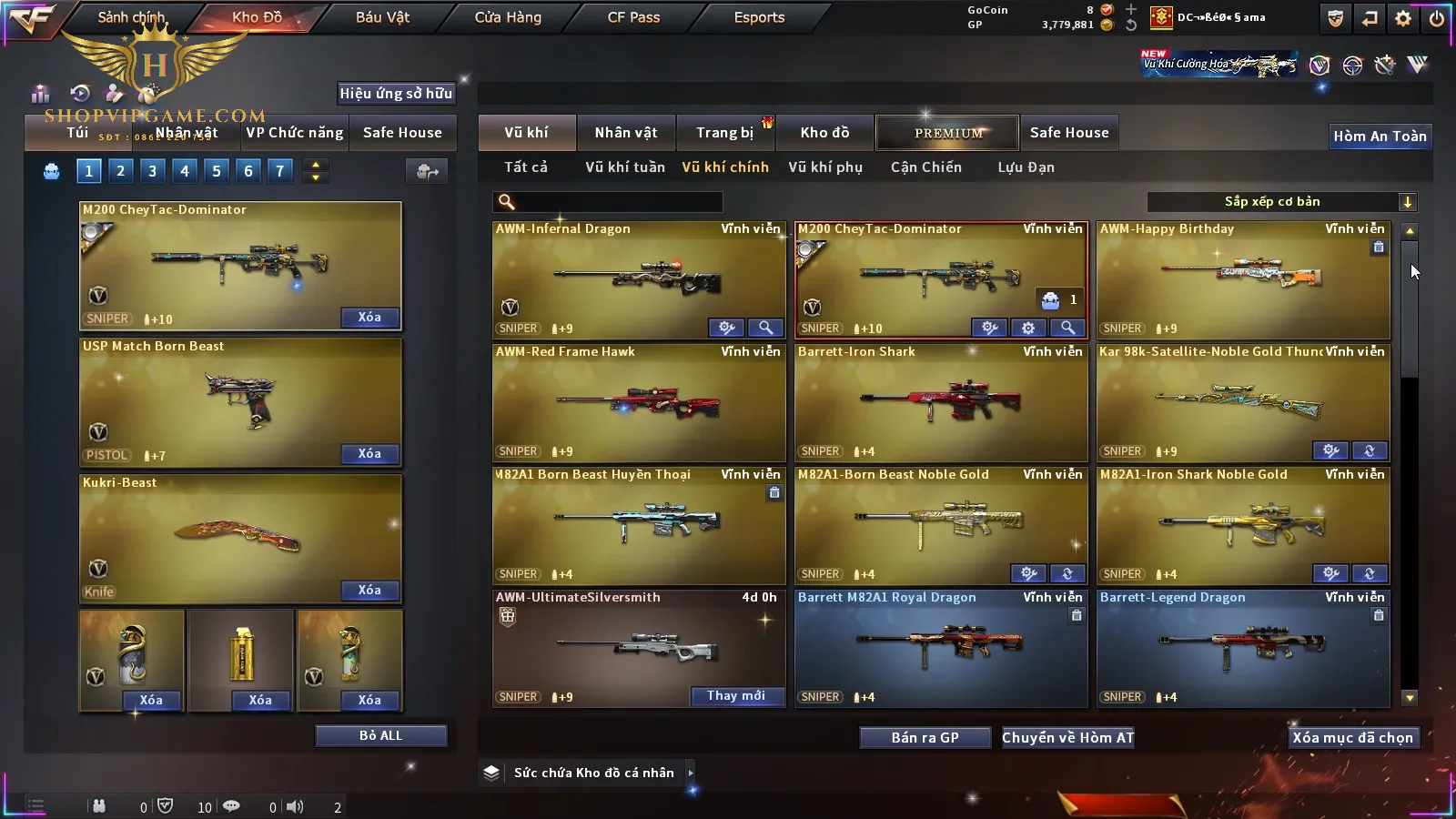1456x819 pixels.
Task: Click the Bỏ ALL button
Action: [380, 735]
